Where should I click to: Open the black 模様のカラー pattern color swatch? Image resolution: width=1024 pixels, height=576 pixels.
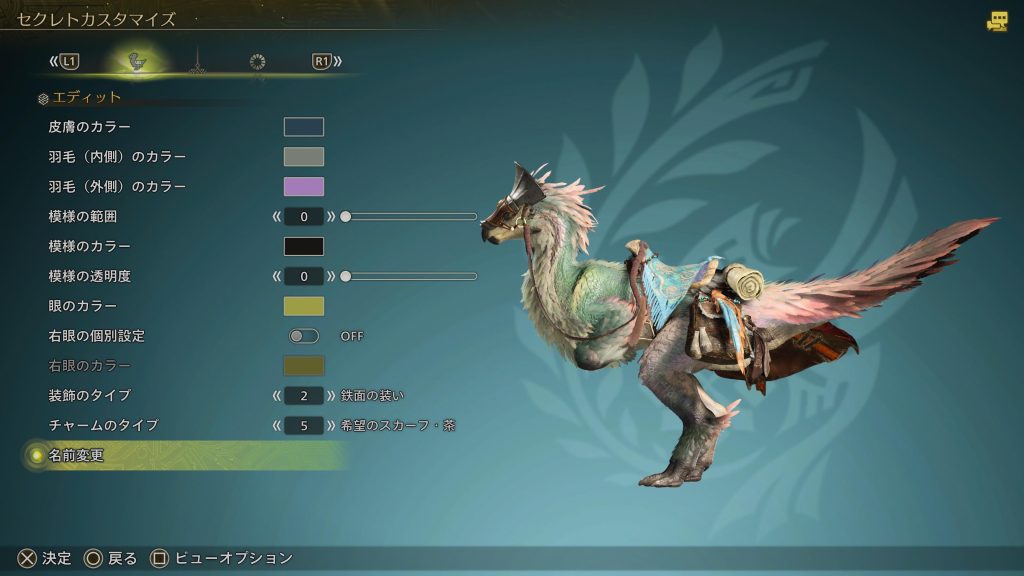pyautogui.click(x=303, y=246)
